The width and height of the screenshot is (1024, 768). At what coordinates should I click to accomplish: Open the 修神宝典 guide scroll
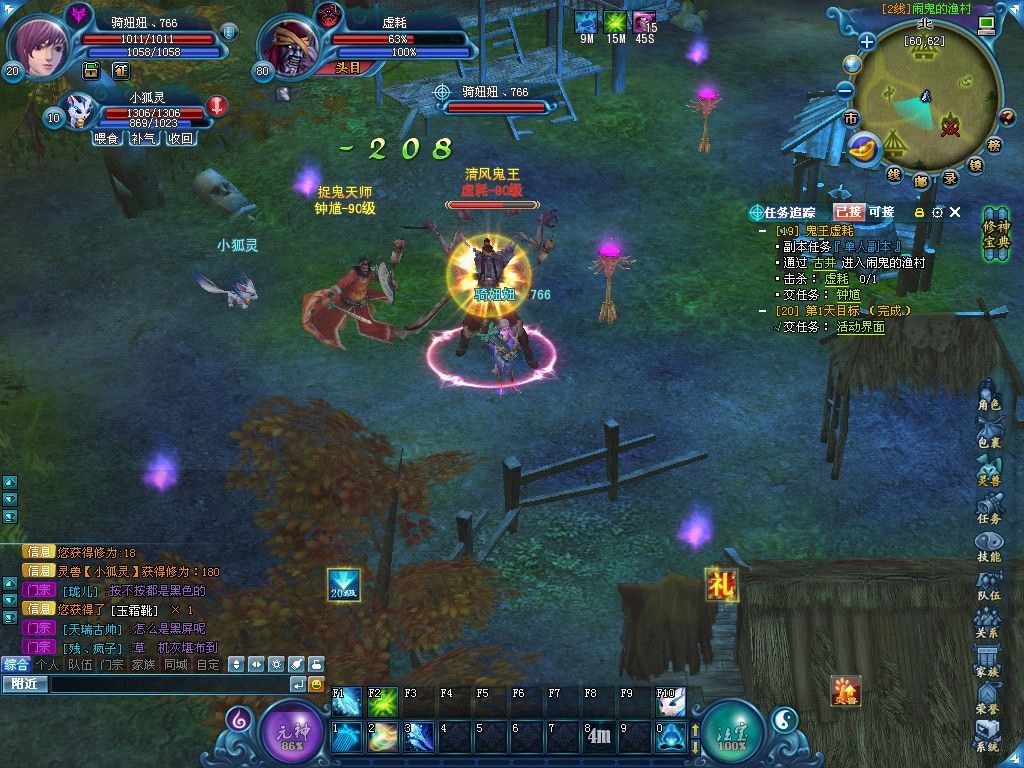996,234
